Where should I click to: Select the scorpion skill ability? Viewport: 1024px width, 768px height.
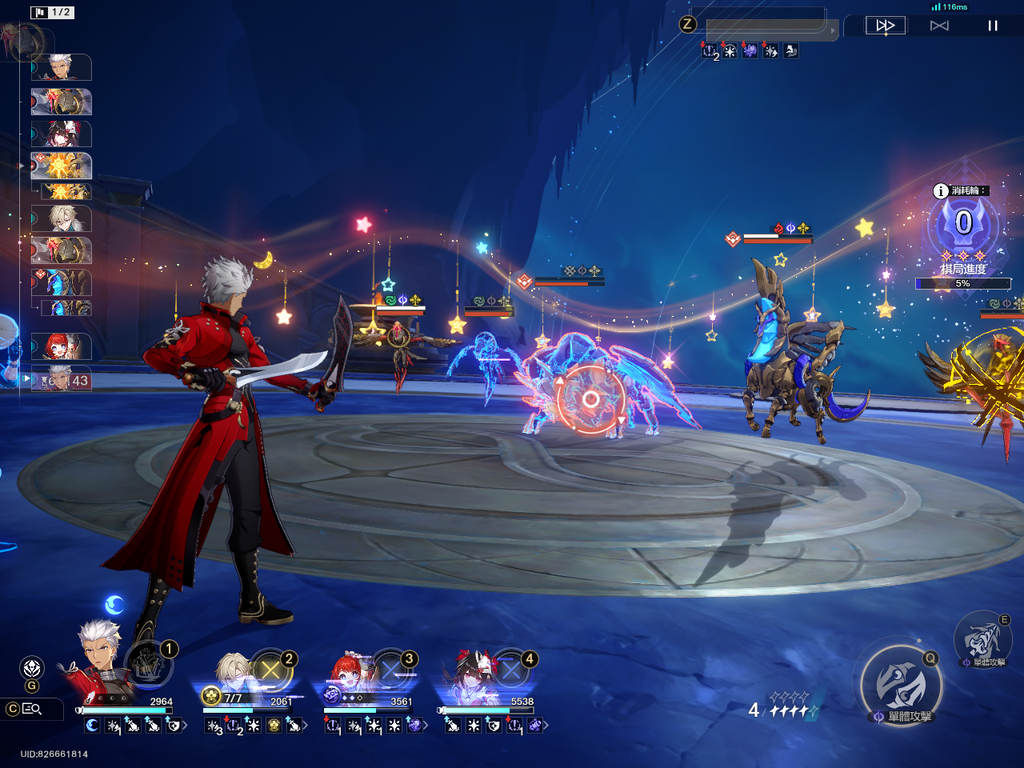click(981, 636)
